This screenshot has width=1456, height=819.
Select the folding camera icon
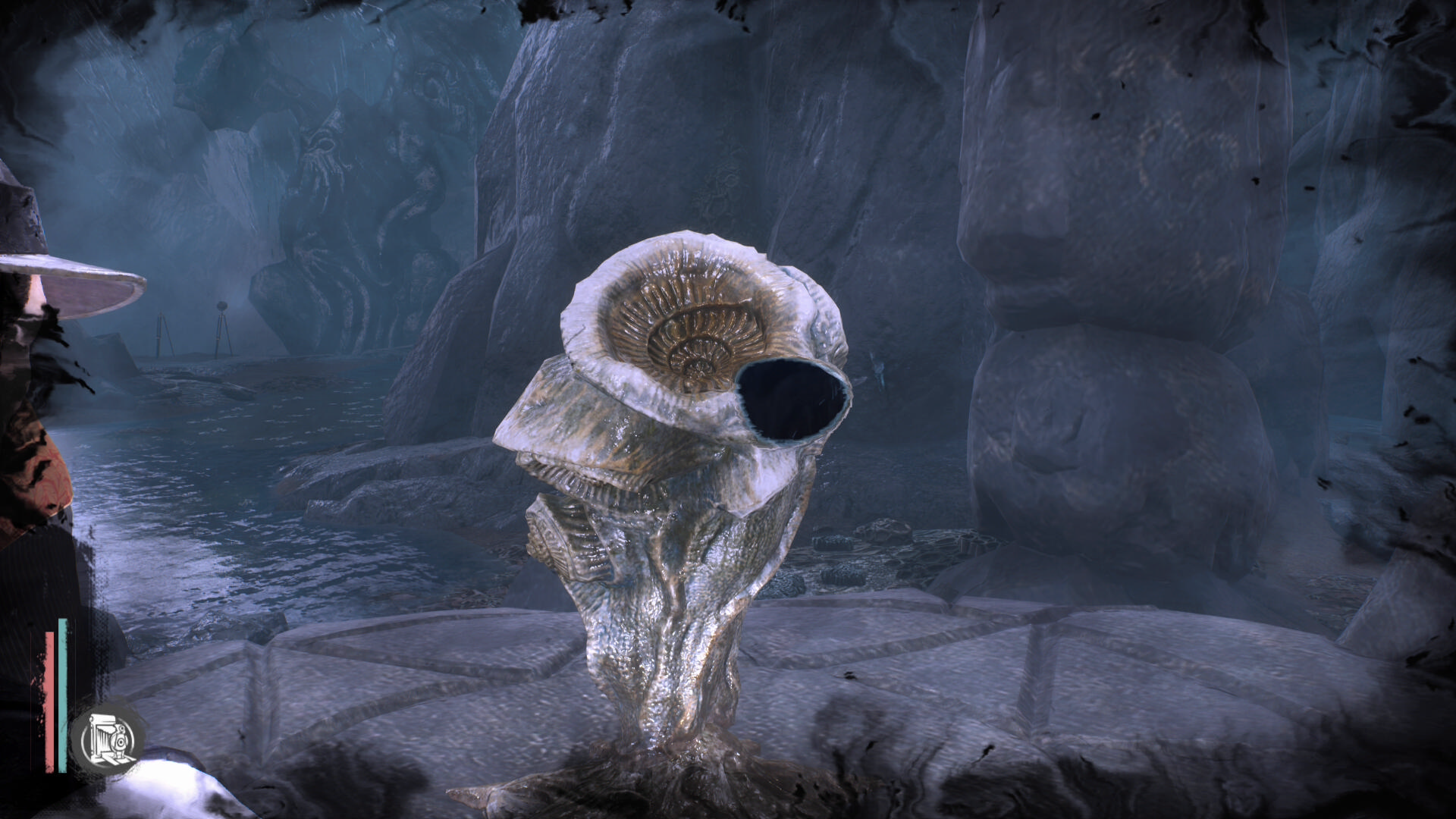click(108, 737)
